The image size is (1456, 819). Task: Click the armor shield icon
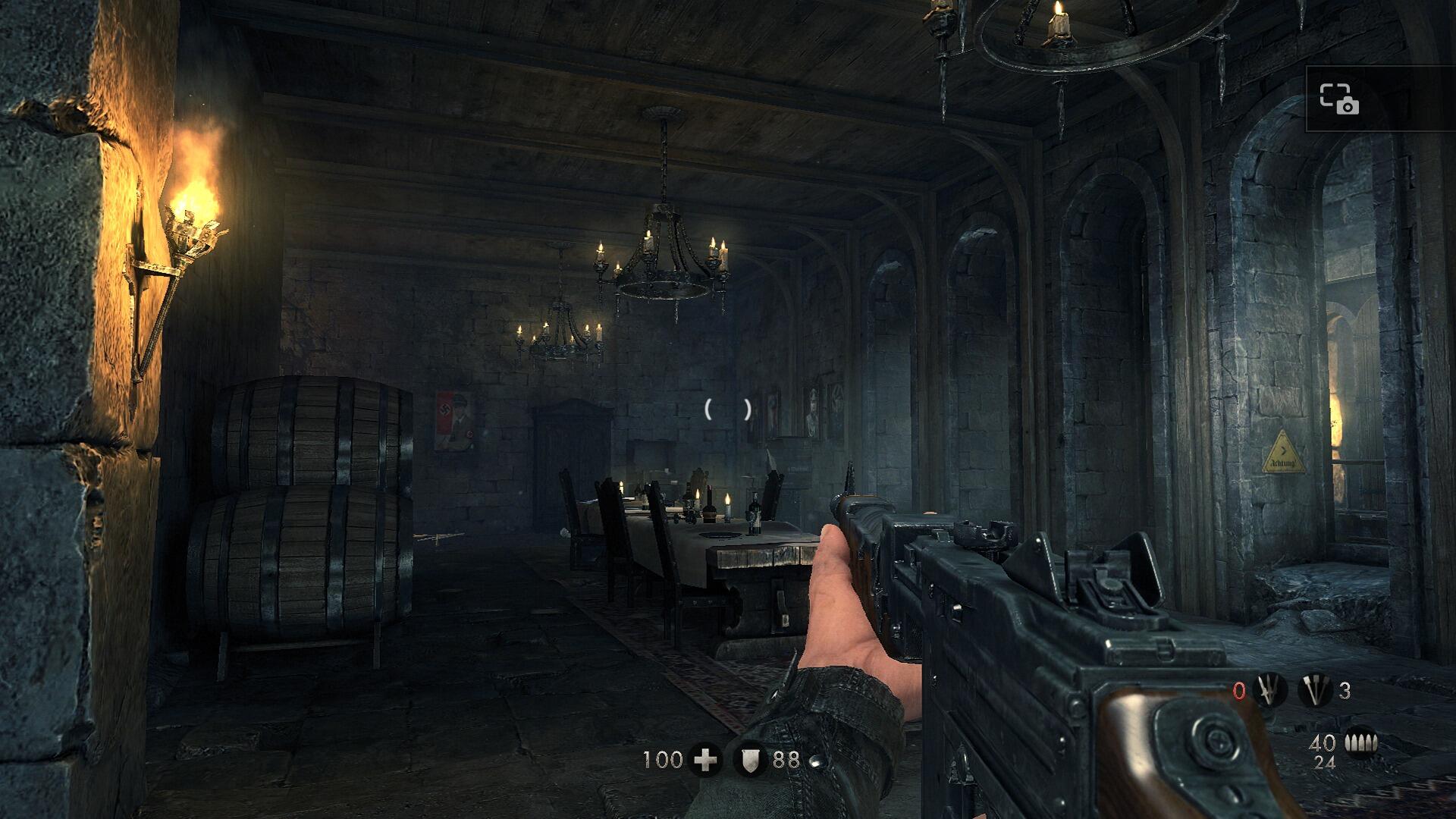click(750, 758)
